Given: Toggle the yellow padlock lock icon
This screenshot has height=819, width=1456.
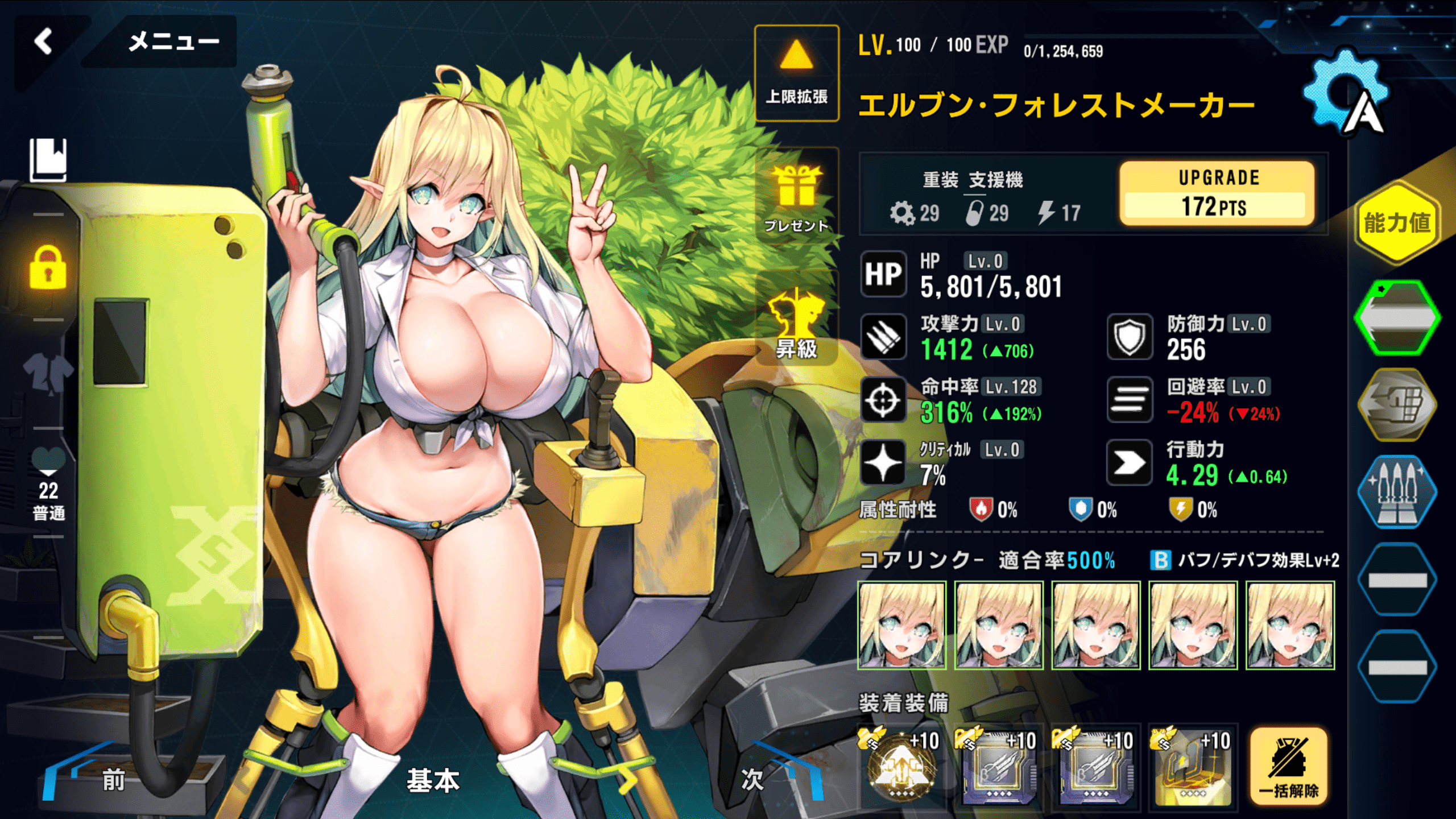Looking at the screenshot, I should click(x=48, y=268).
